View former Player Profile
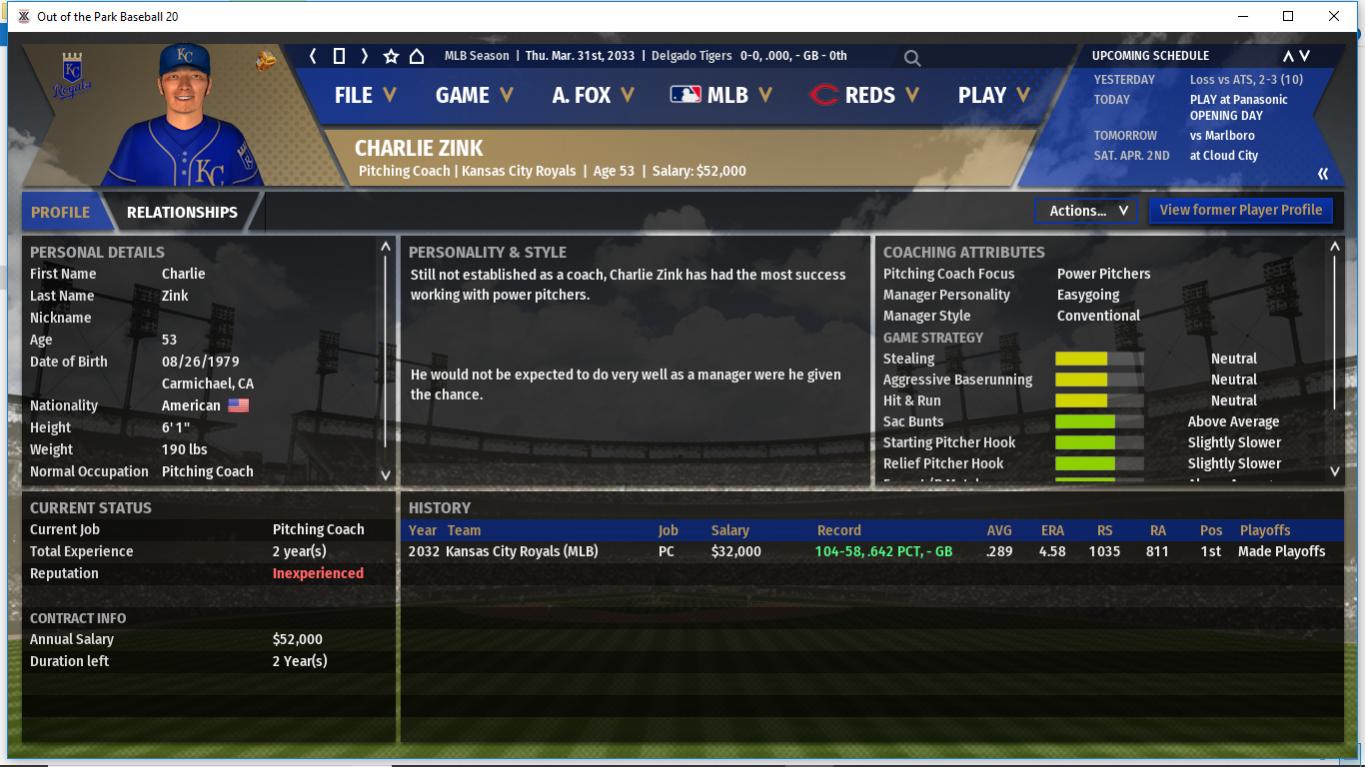Viewport: 1365px width, 767px height. [x=1240, y=210]
